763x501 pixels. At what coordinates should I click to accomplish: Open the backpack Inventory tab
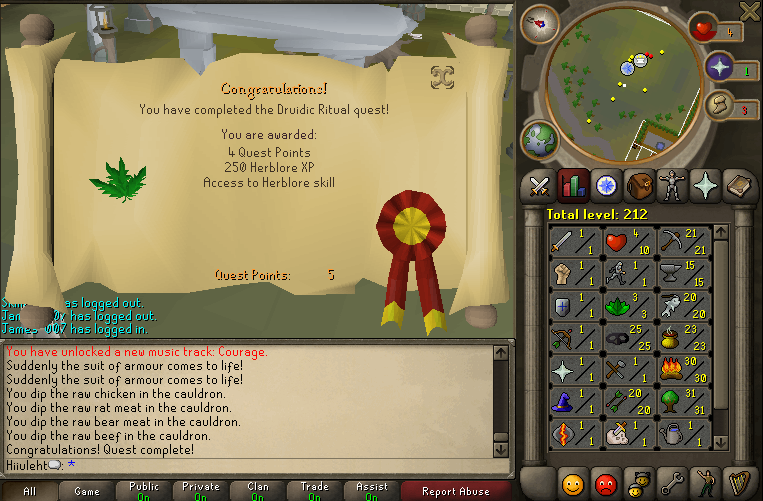(639, 185)
